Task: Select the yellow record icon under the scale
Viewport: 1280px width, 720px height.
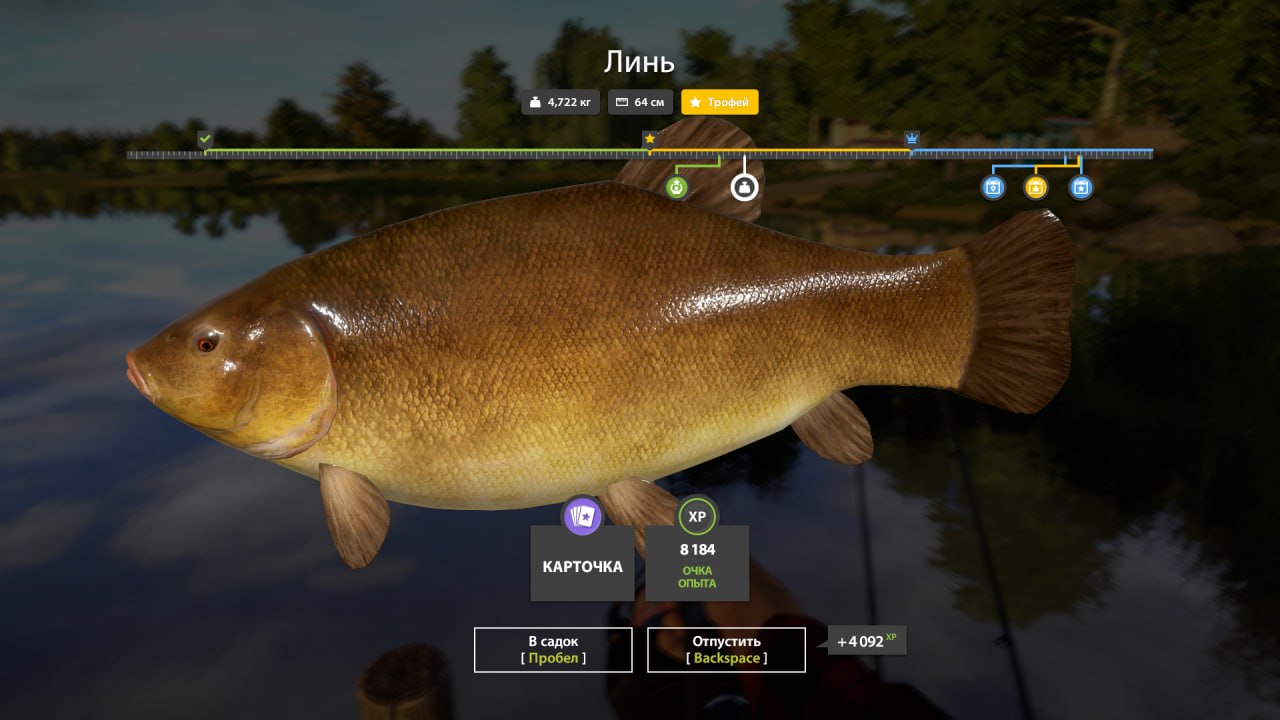Action: coord(1036,187)
